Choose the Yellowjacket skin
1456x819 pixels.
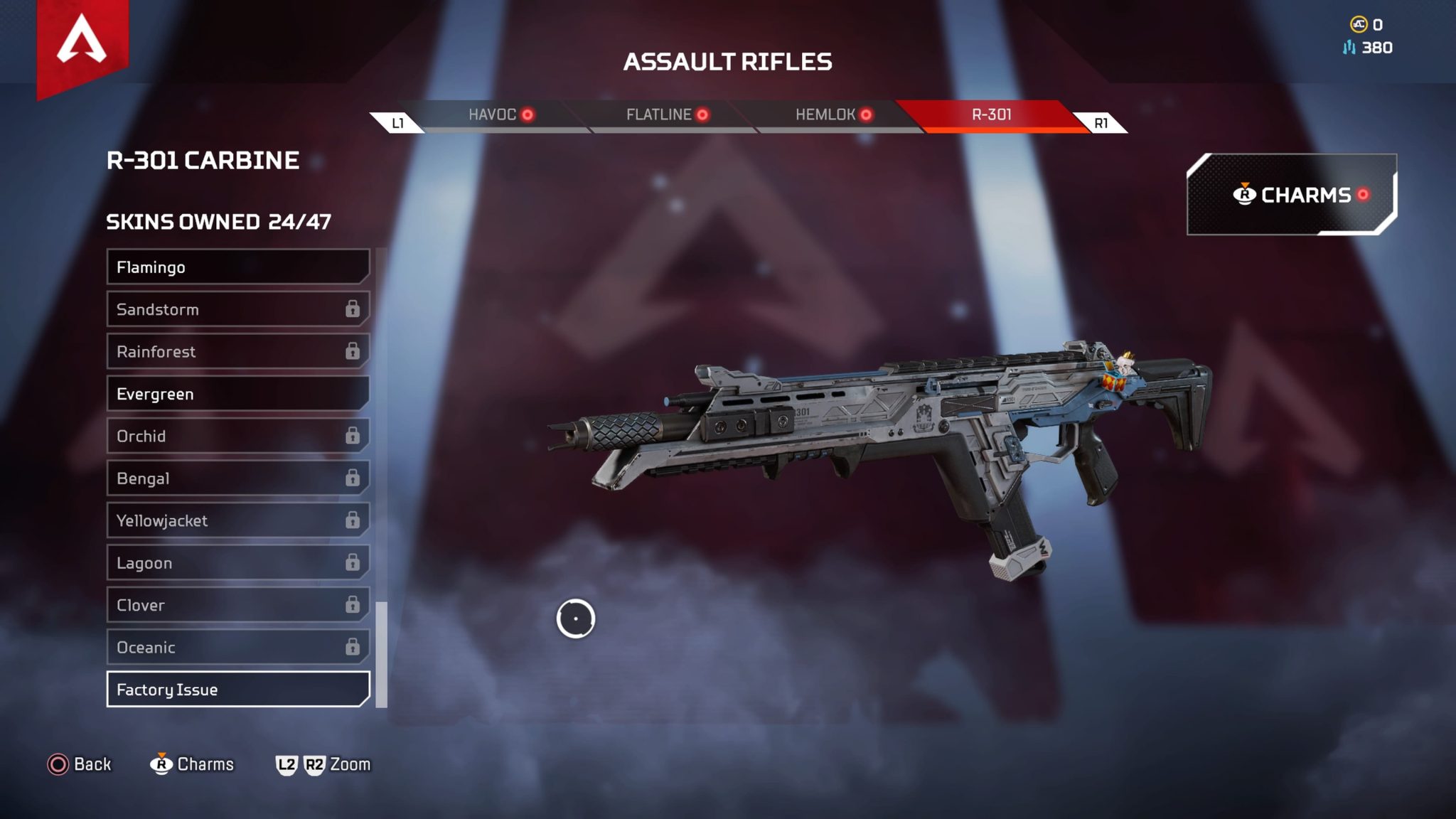coord(237,521)
